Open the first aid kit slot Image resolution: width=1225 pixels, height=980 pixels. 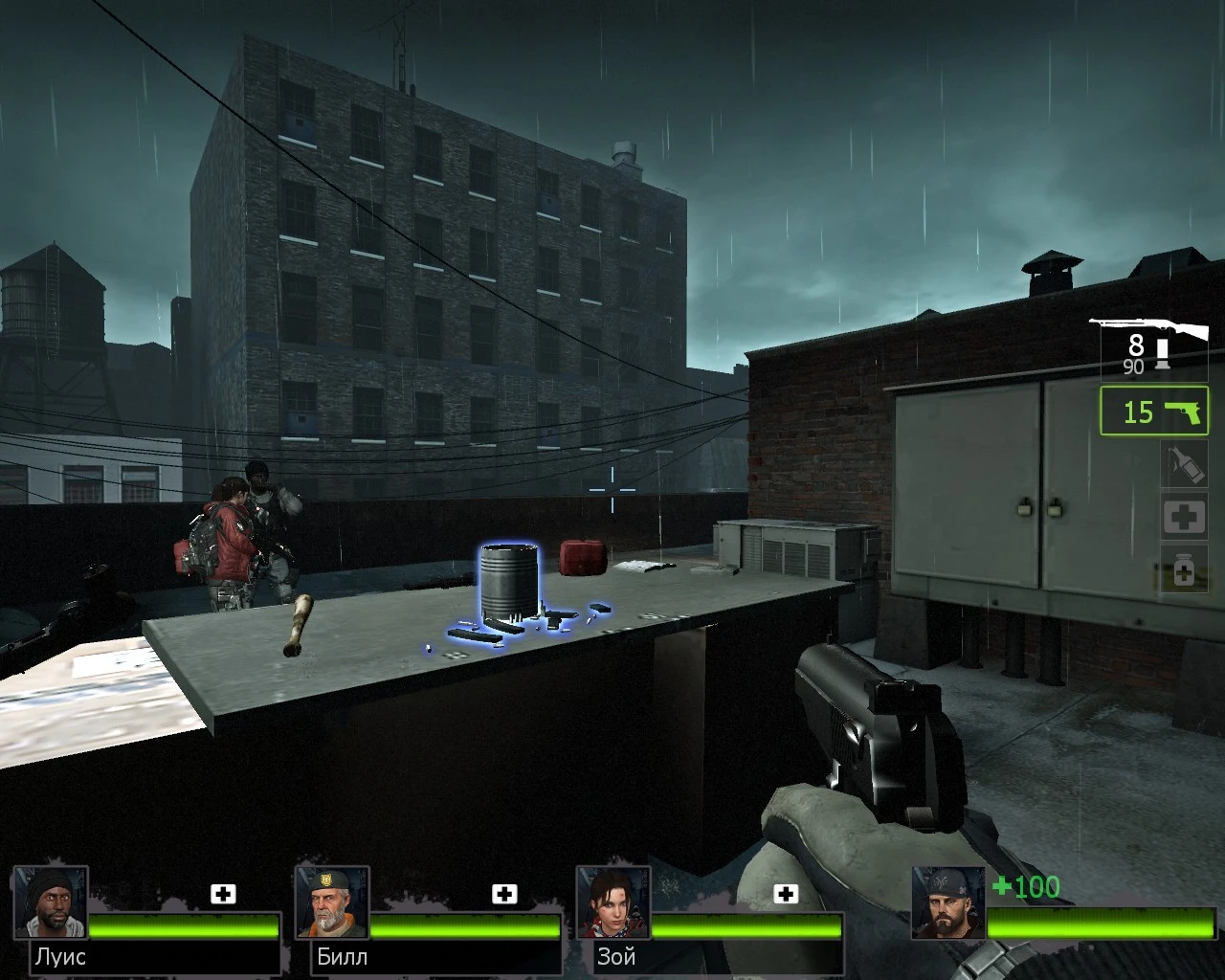point(1184,516)
